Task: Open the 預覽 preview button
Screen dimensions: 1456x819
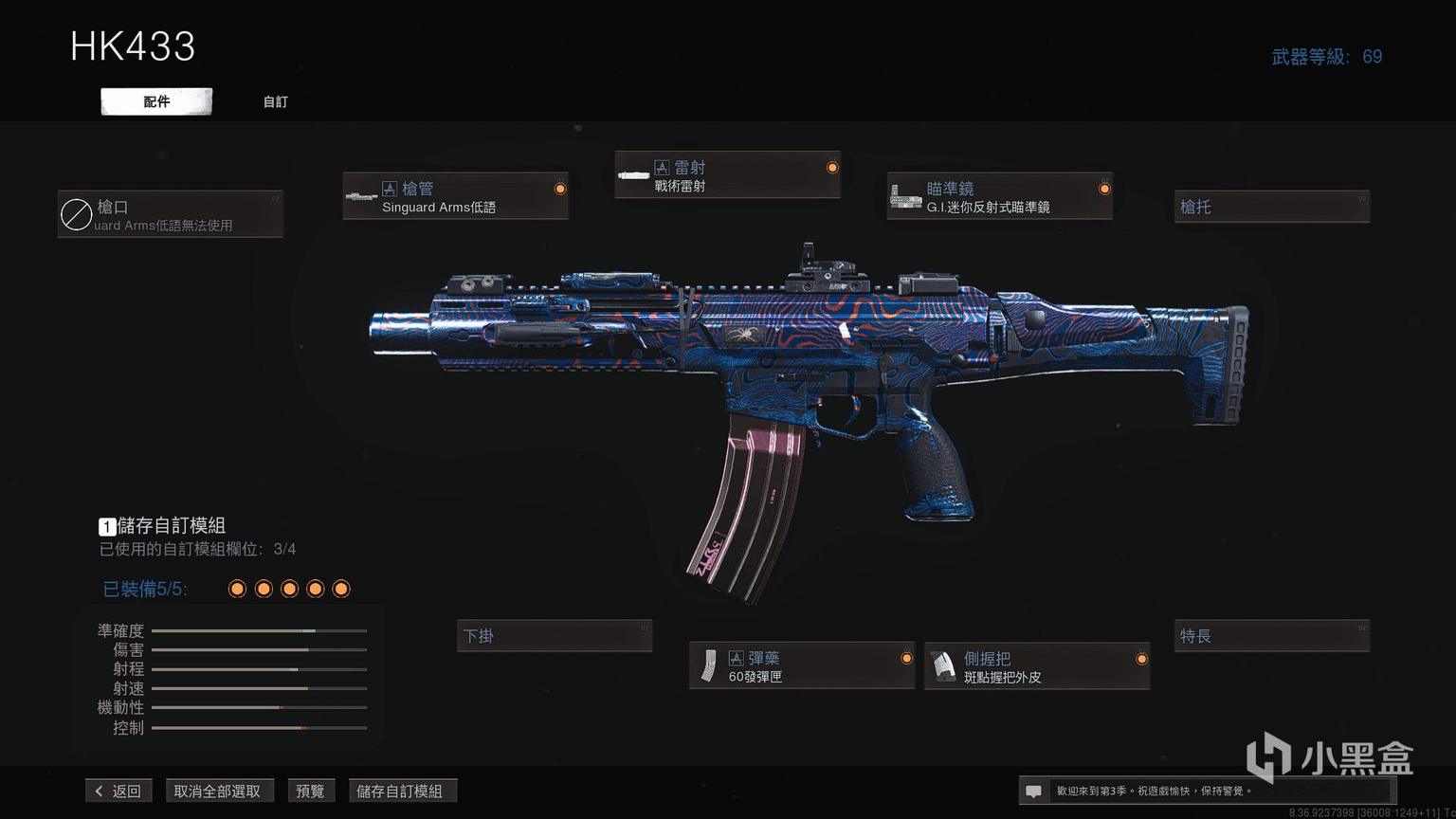Action: (310, 791)
